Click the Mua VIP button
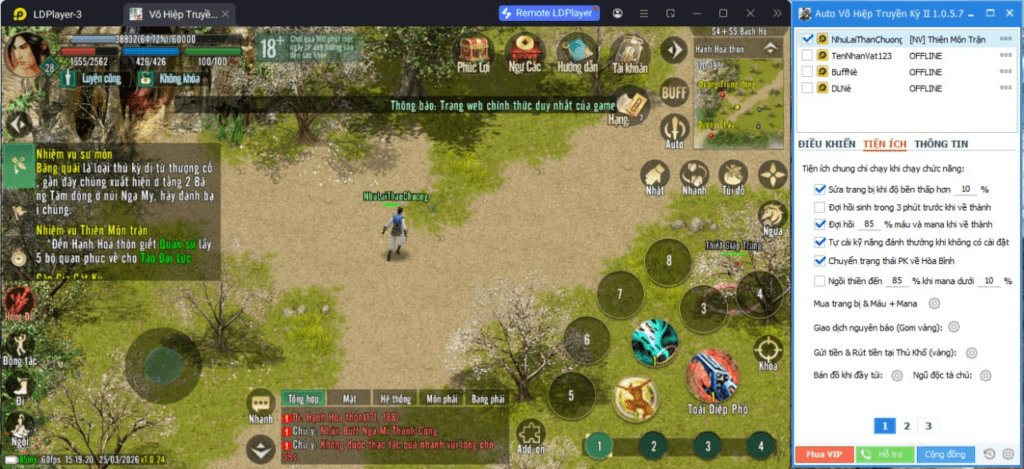Viewport: 1024px width, 469px height. [x=823, y=454]
